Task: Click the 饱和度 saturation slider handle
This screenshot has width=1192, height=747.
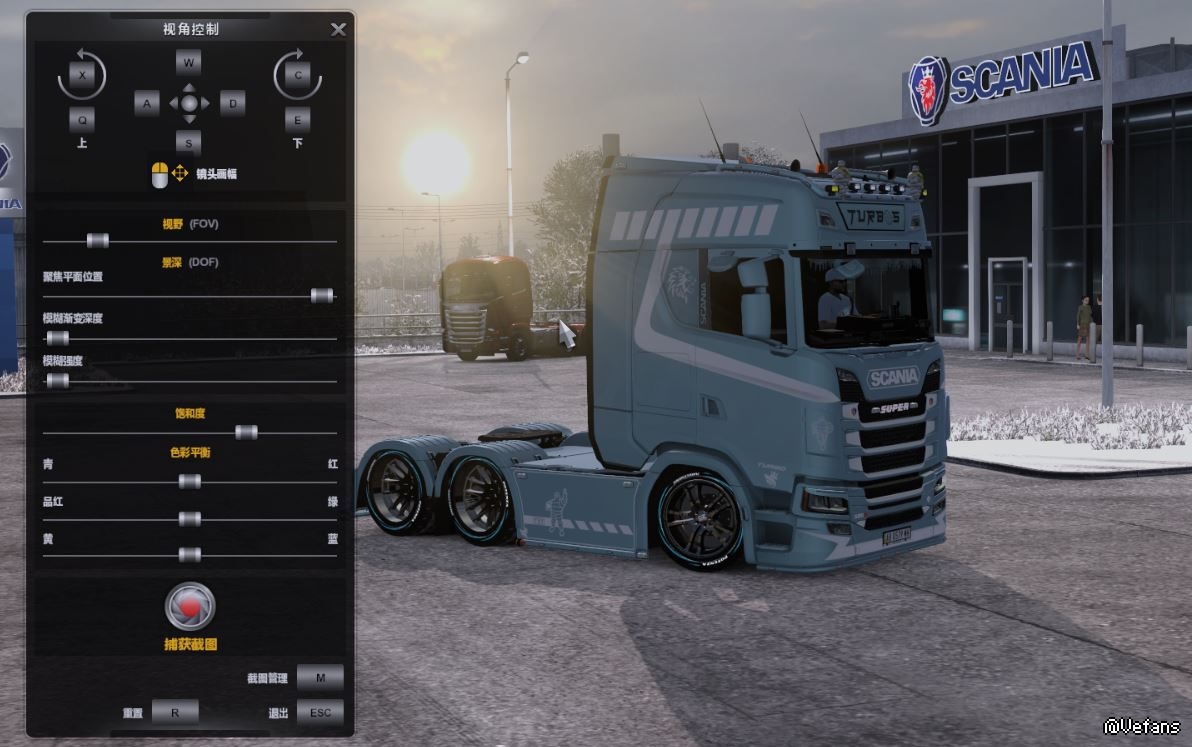Action: 246,432
